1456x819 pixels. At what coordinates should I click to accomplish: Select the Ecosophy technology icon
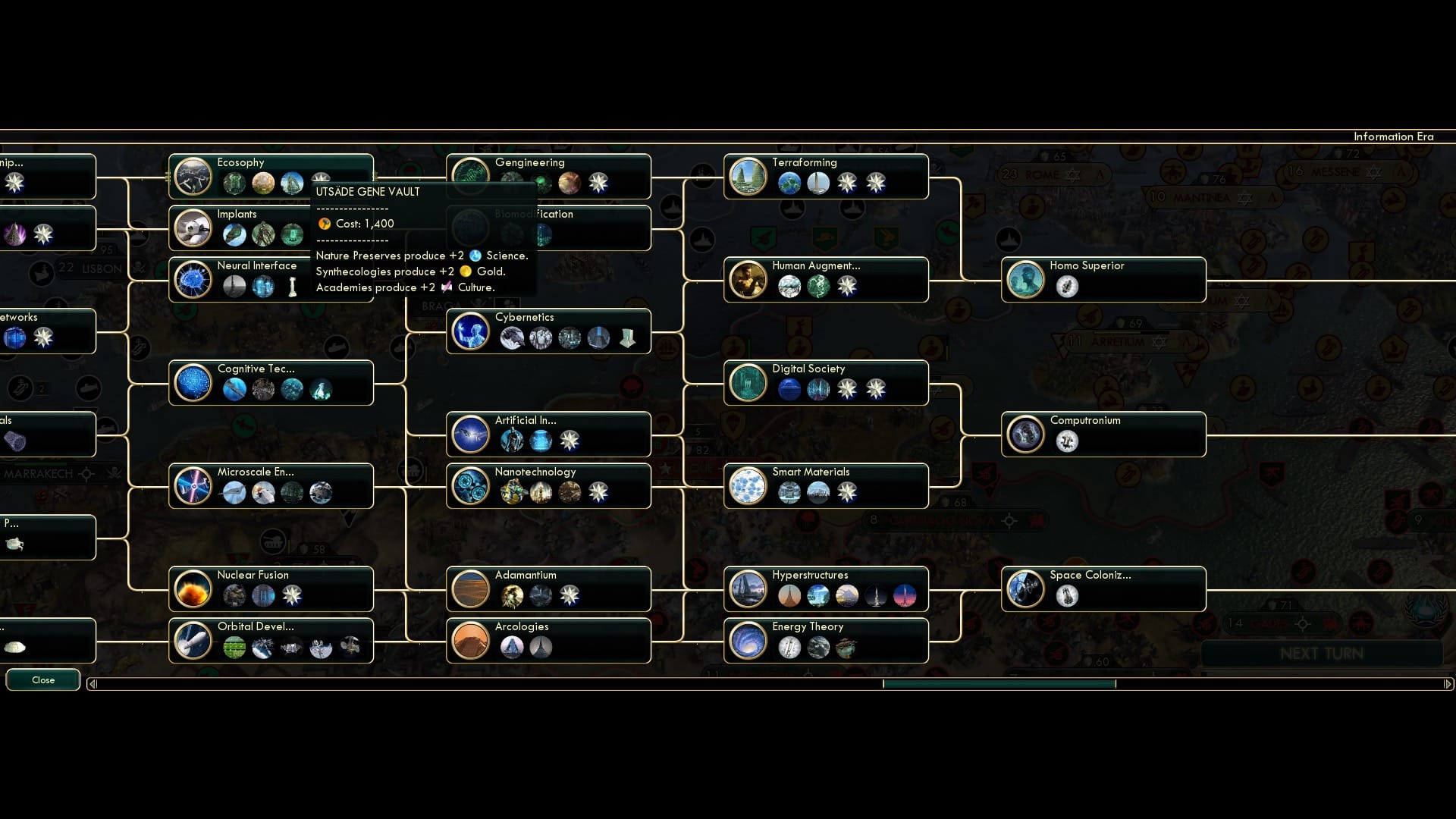[193, 176]
